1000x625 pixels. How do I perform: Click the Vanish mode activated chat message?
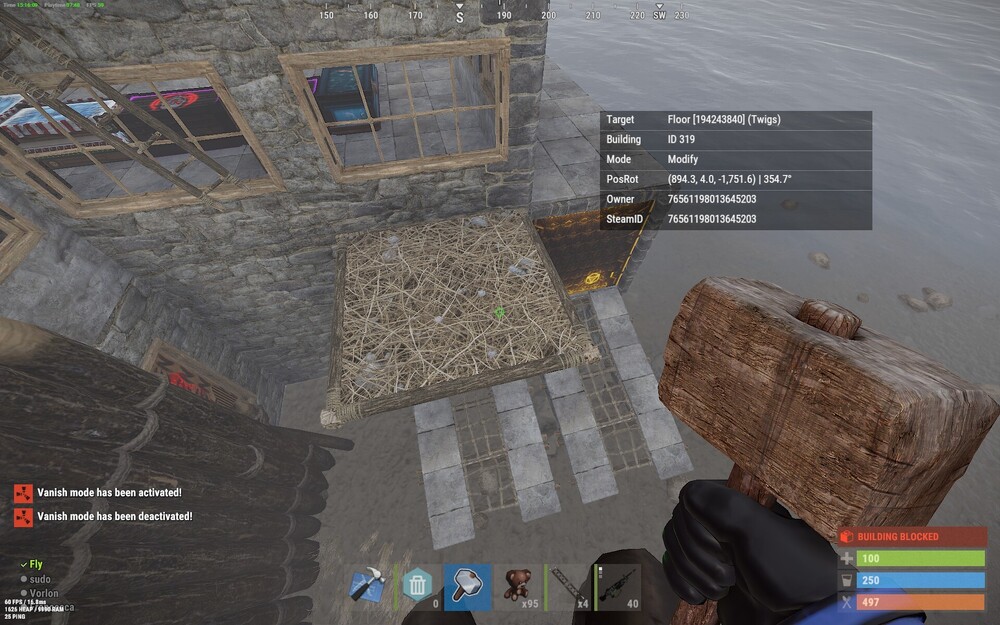pyautogui.click(x=109, y=492)
